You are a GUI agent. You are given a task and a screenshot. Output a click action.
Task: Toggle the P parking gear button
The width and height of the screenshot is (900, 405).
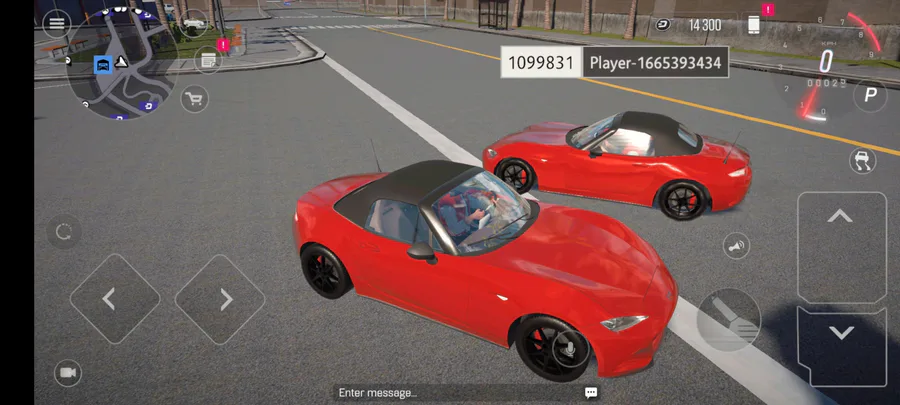point(870,96)
